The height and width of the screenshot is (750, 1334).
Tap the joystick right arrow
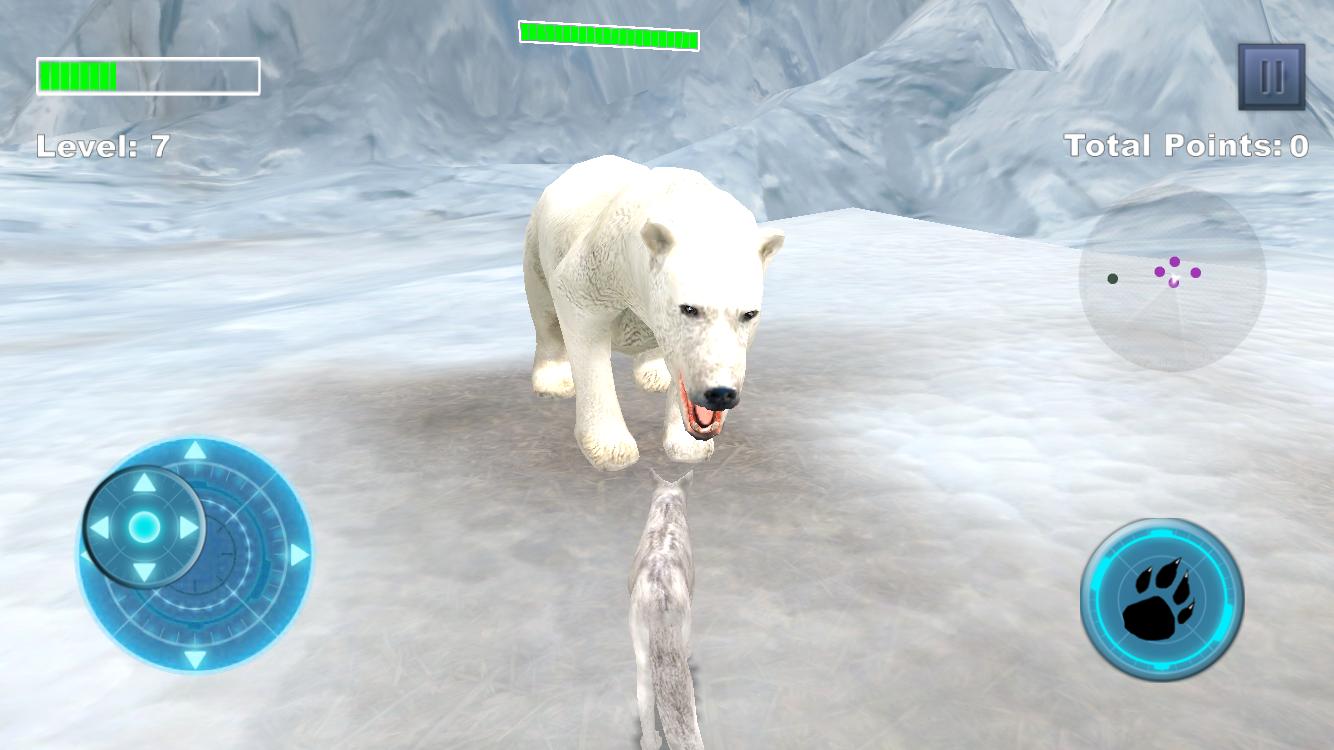pos(189,525)
